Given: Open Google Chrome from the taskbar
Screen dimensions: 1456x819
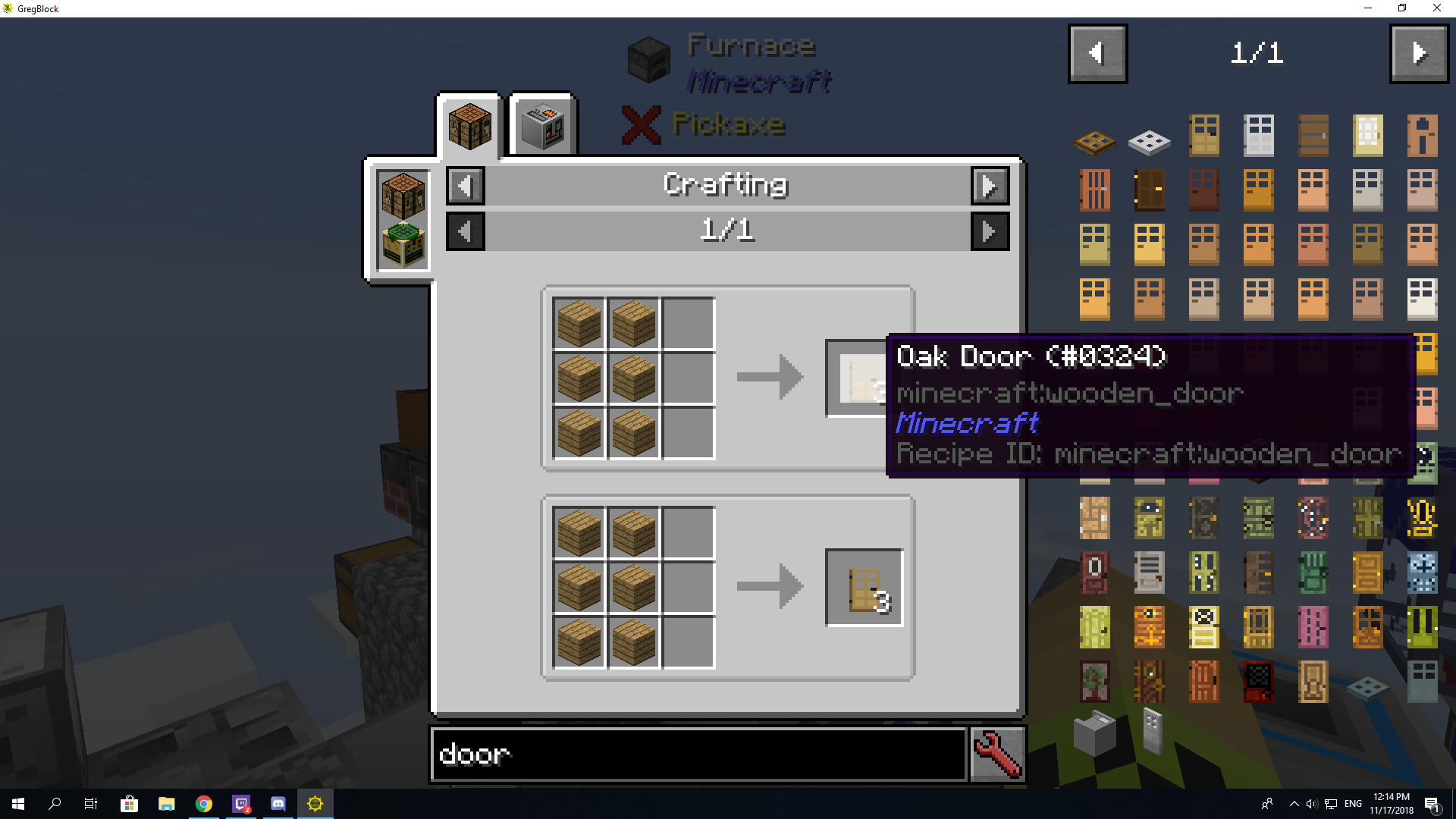Looking at the screenshot, I should coord(203,803).
